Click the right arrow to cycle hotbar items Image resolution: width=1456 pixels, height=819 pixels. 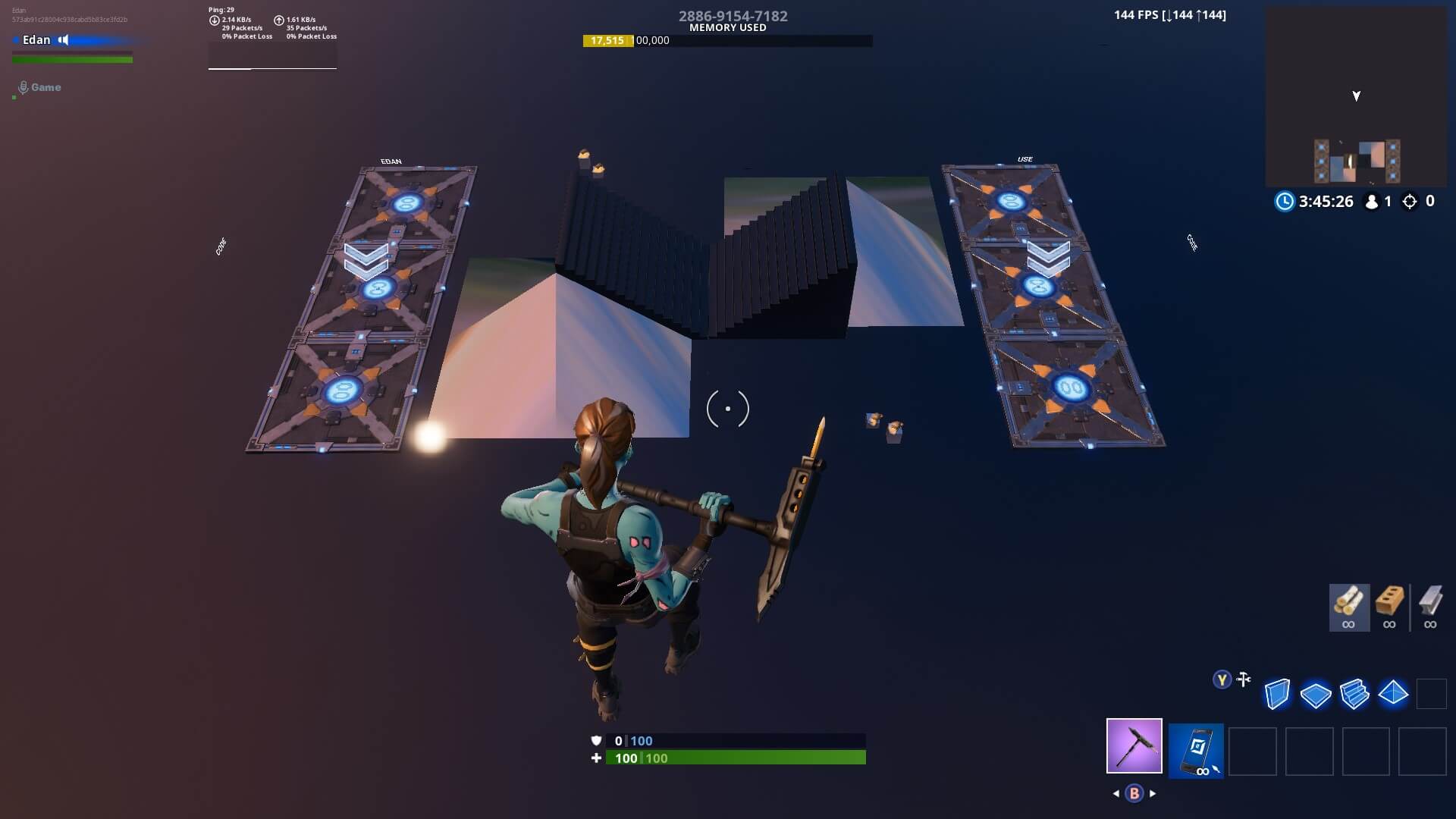pyautogui.click(x=1153, y=792)
